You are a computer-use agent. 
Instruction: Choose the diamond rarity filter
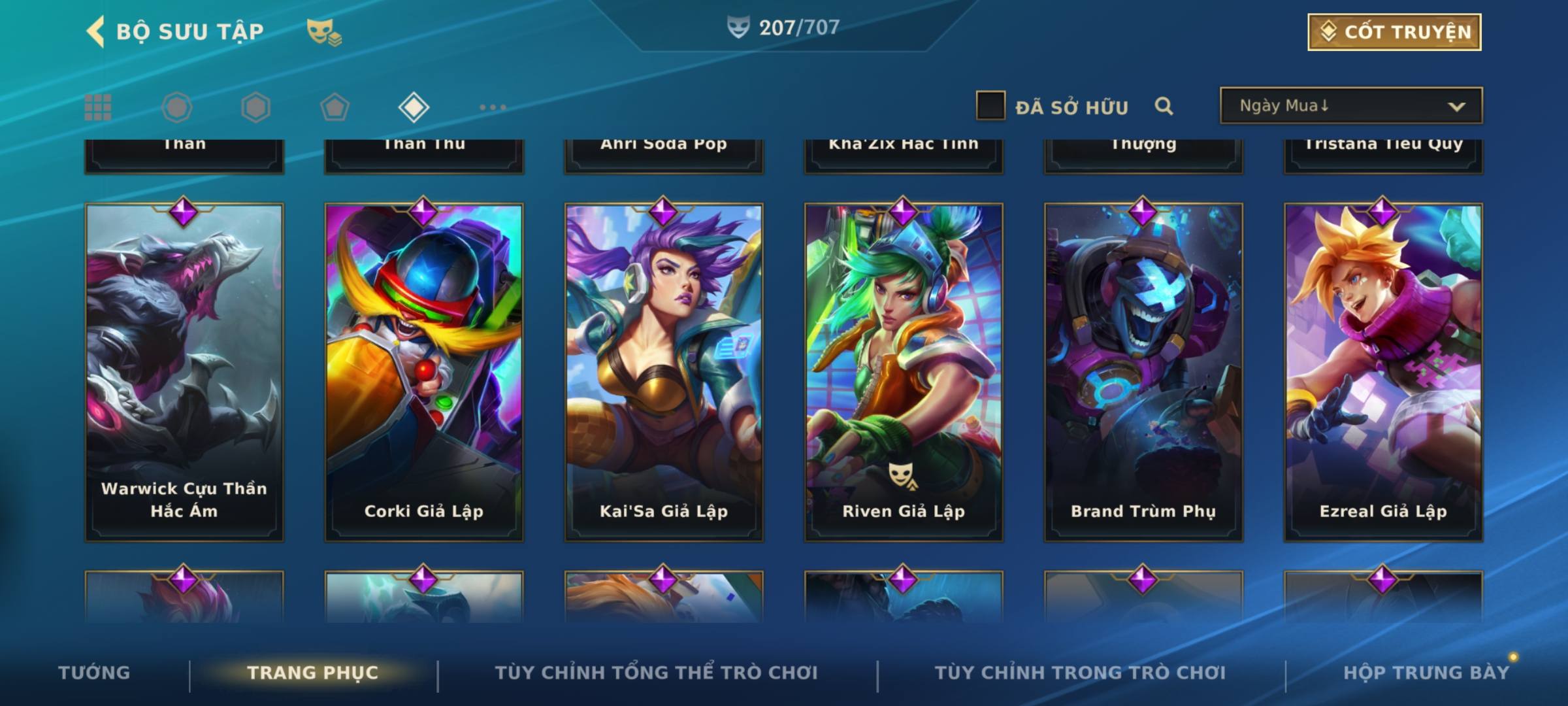(x=414, y=107)
